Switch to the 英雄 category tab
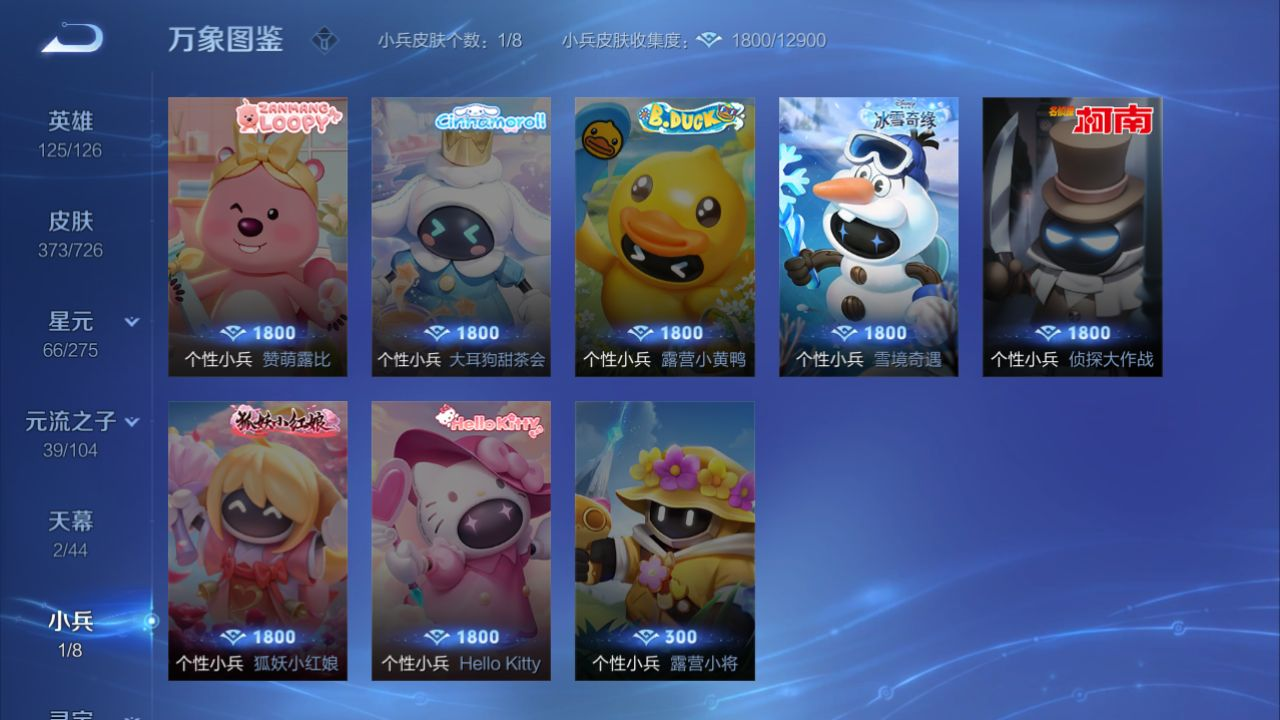The height and width of the screenshot is (720, 1280). pyautogui.click(x=70, y=133)
